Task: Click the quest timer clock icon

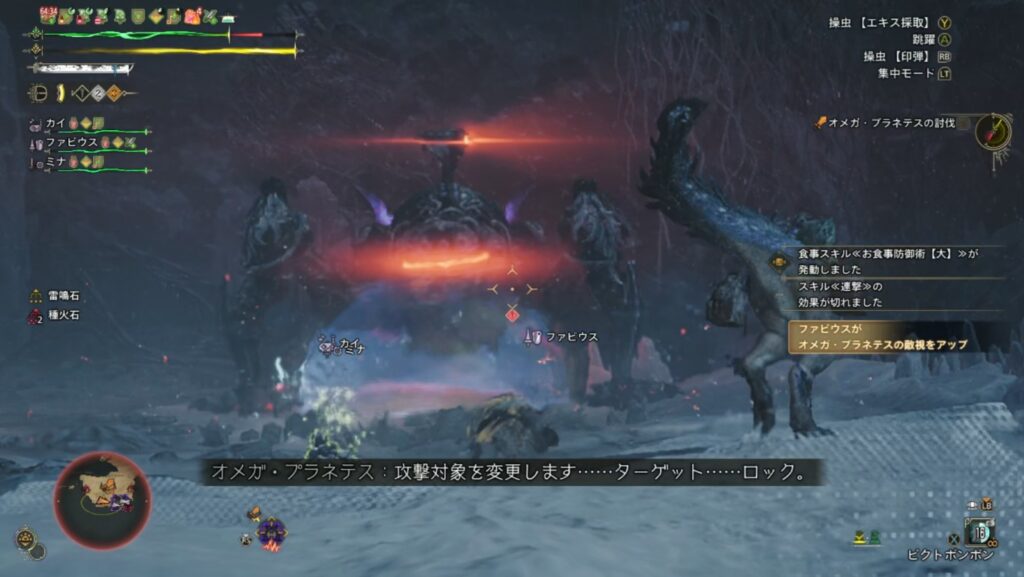Action: (x=993, y=130)
